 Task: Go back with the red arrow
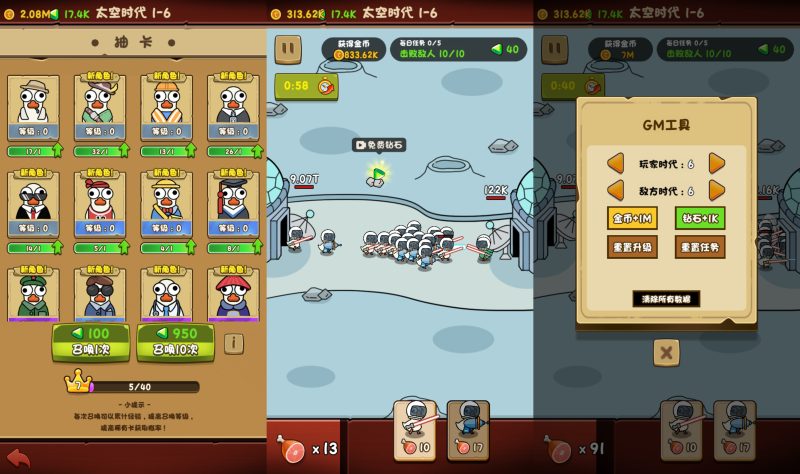tap(18, 457)
